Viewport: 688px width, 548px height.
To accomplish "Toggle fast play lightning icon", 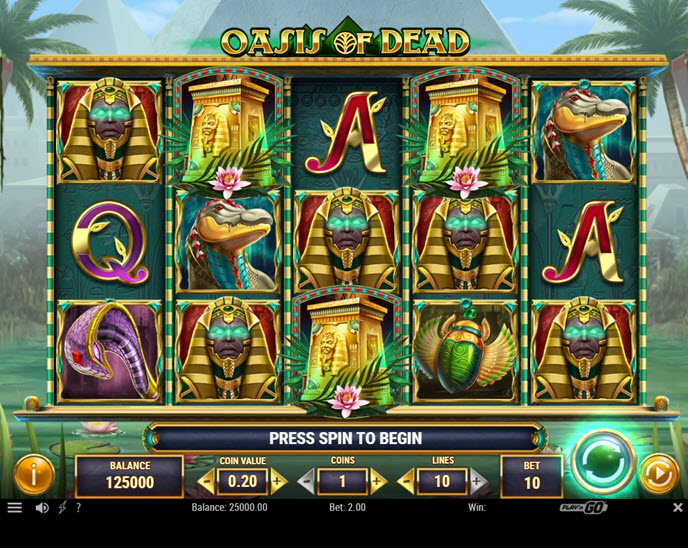I will (62, 508).
